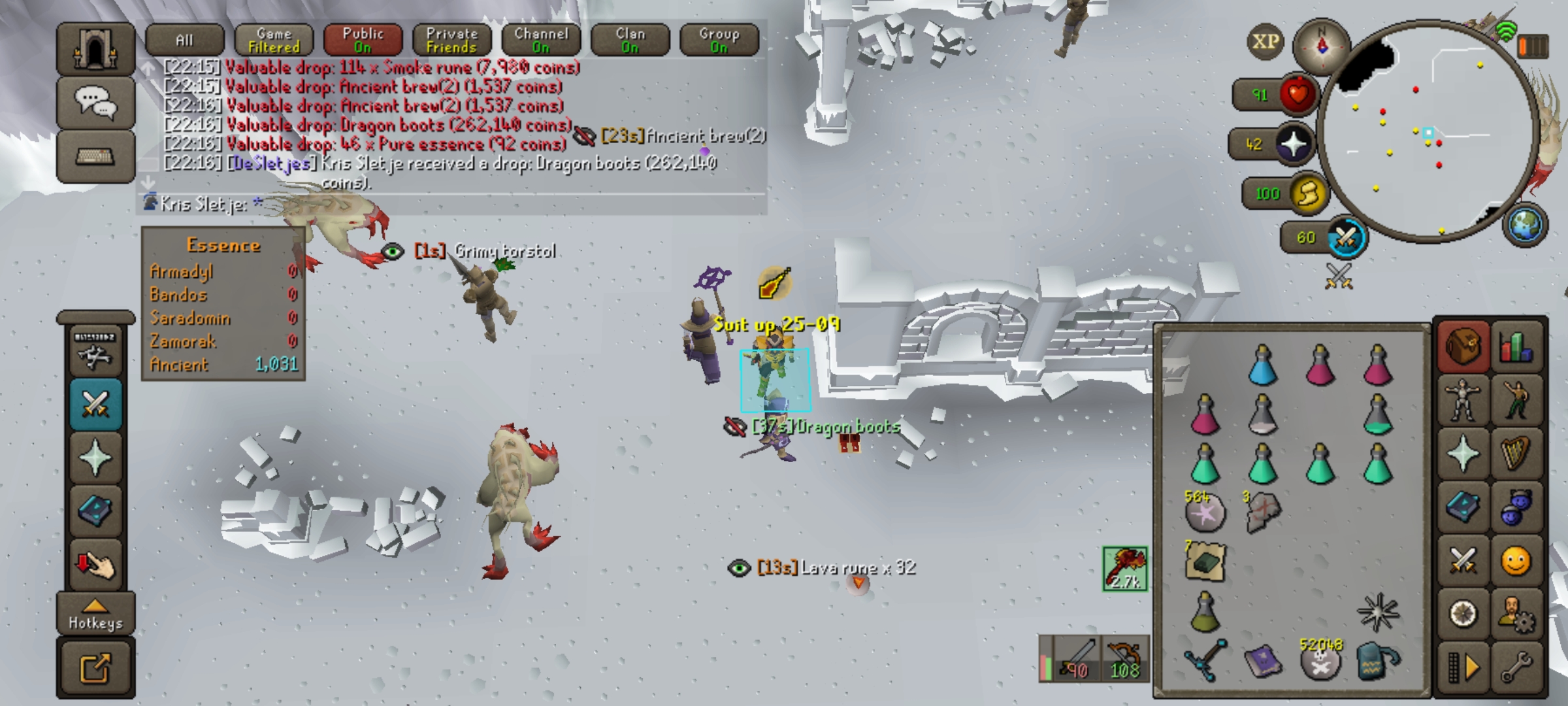Open the Channel chat tab
The image size is (1568, 706).
click(541, 40)
